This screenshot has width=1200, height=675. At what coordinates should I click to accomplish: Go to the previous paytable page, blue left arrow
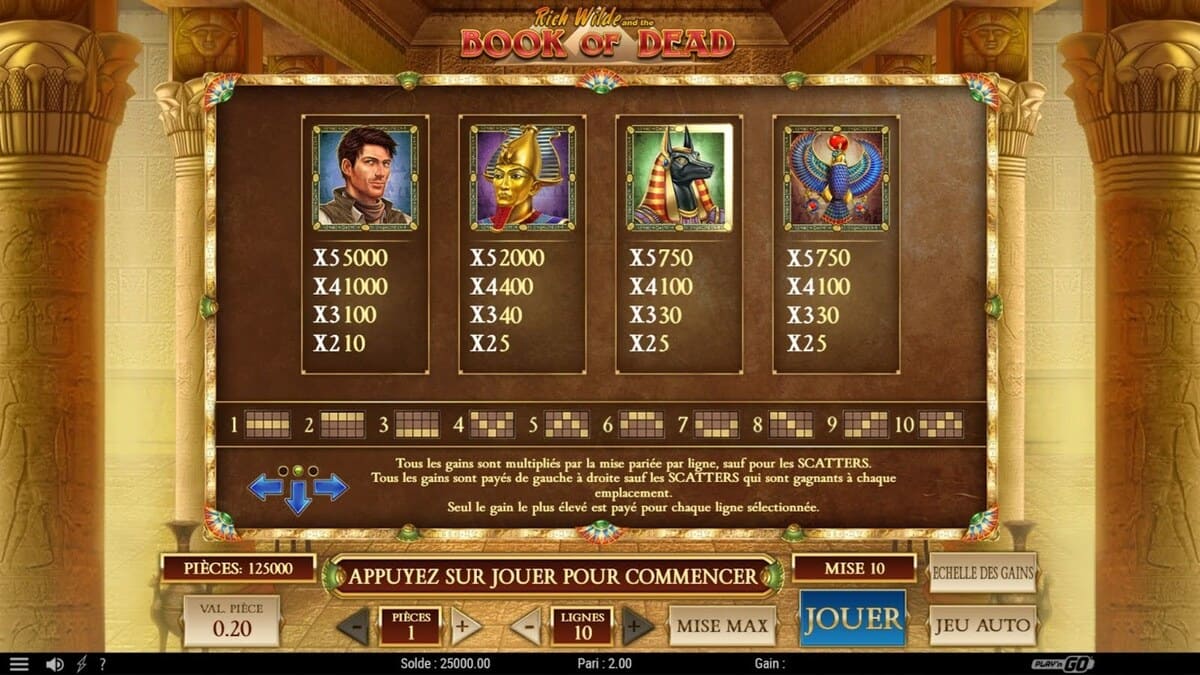tap(265, 487)
